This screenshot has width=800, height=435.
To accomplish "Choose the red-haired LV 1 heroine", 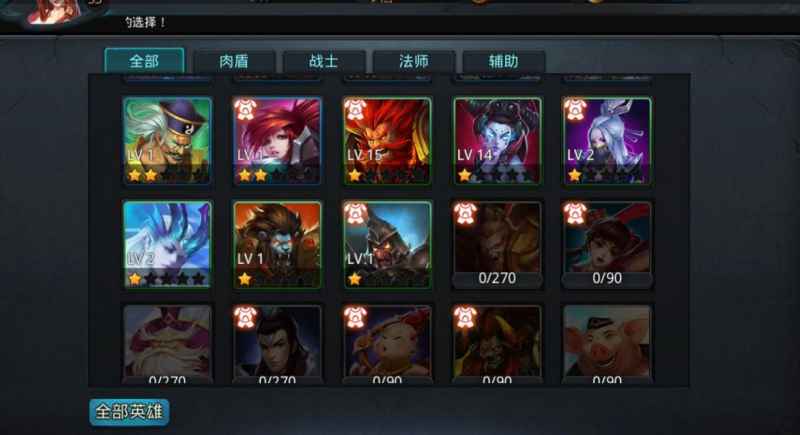I will point(277,140).
